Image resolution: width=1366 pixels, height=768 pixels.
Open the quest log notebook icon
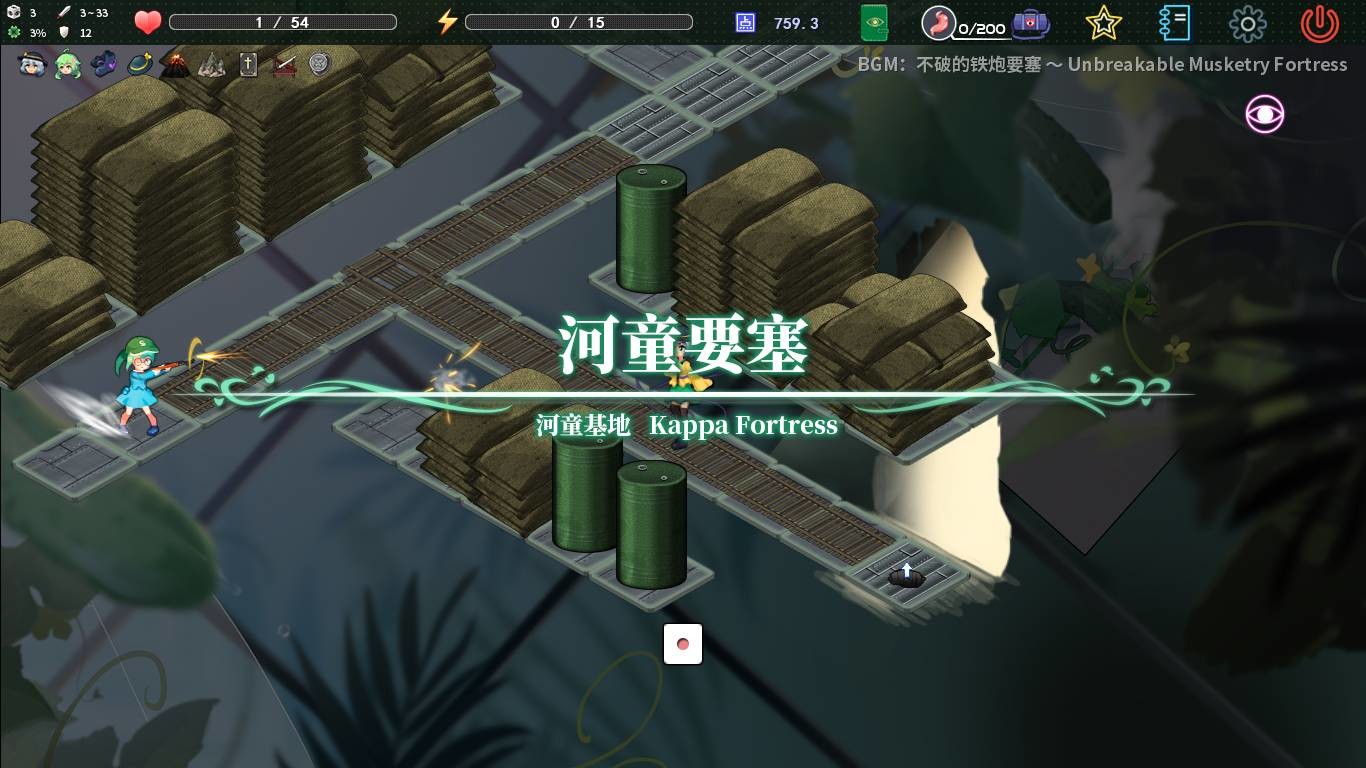pyautogui.click(x=1173, y=23)
